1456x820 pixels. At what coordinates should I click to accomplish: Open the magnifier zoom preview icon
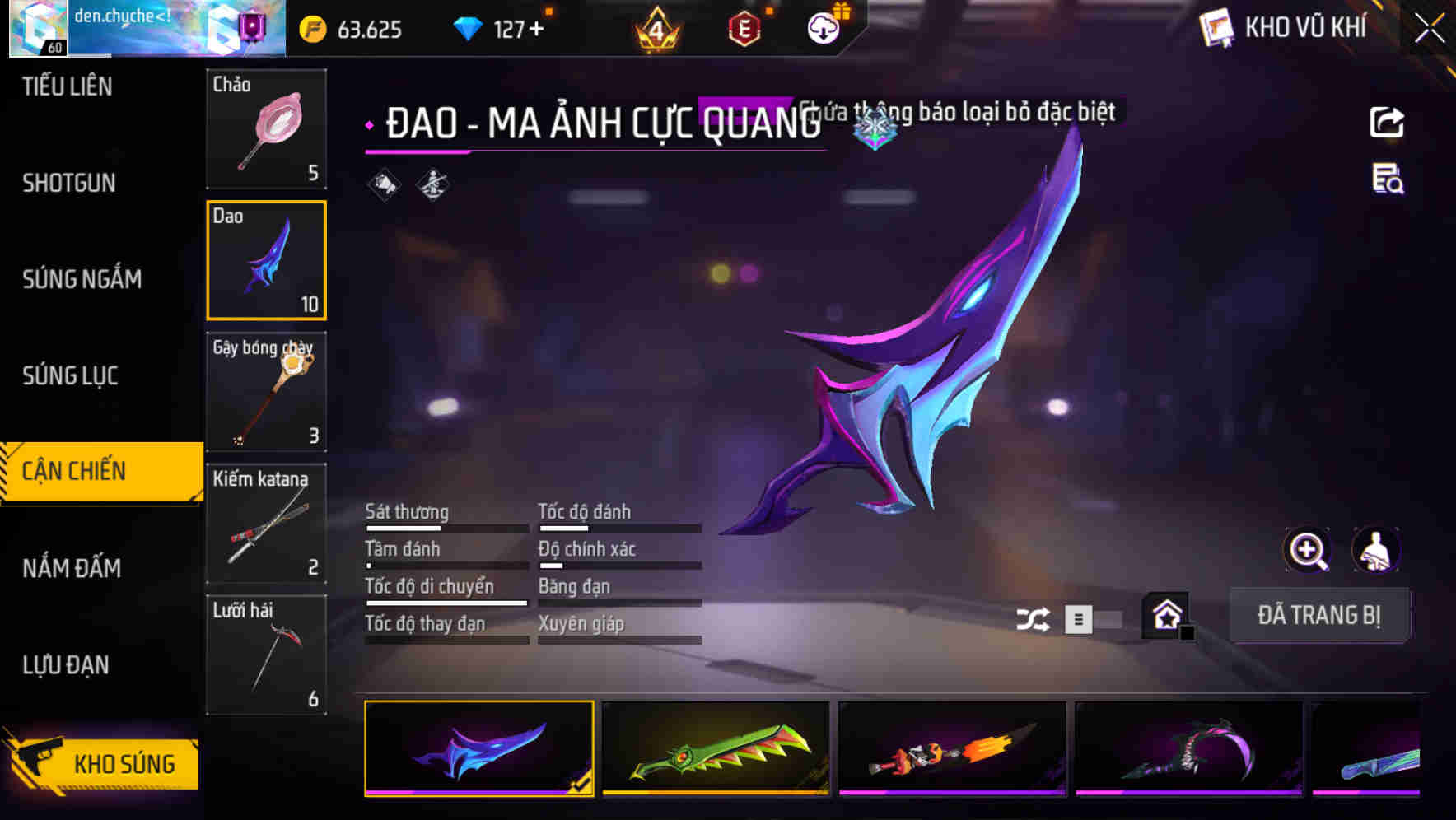click(1306, 550)
